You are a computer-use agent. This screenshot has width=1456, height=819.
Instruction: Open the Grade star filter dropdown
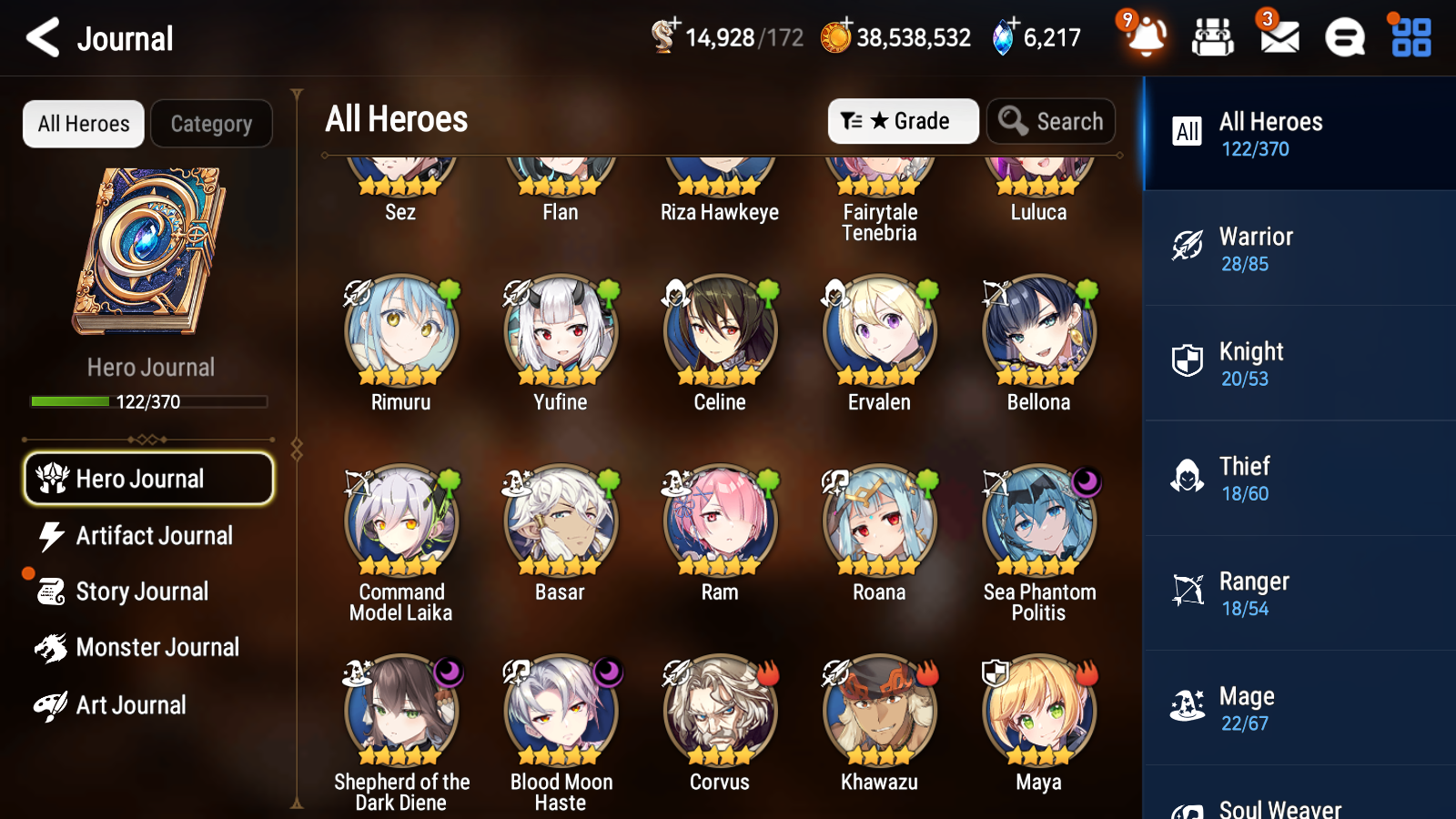903,120
